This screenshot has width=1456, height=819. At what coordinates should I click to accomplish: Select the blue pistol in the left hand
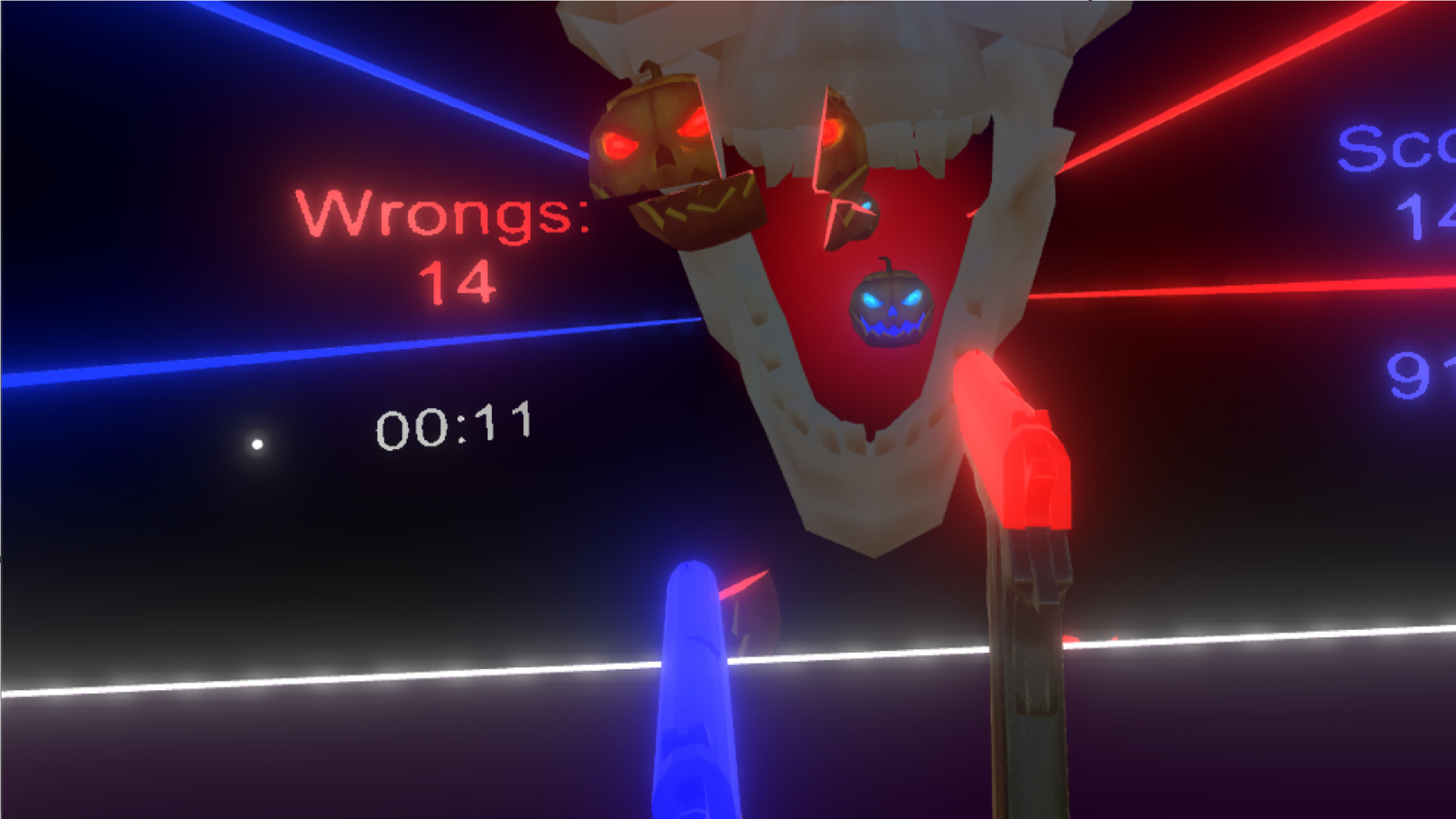click(x=694, y=682)
